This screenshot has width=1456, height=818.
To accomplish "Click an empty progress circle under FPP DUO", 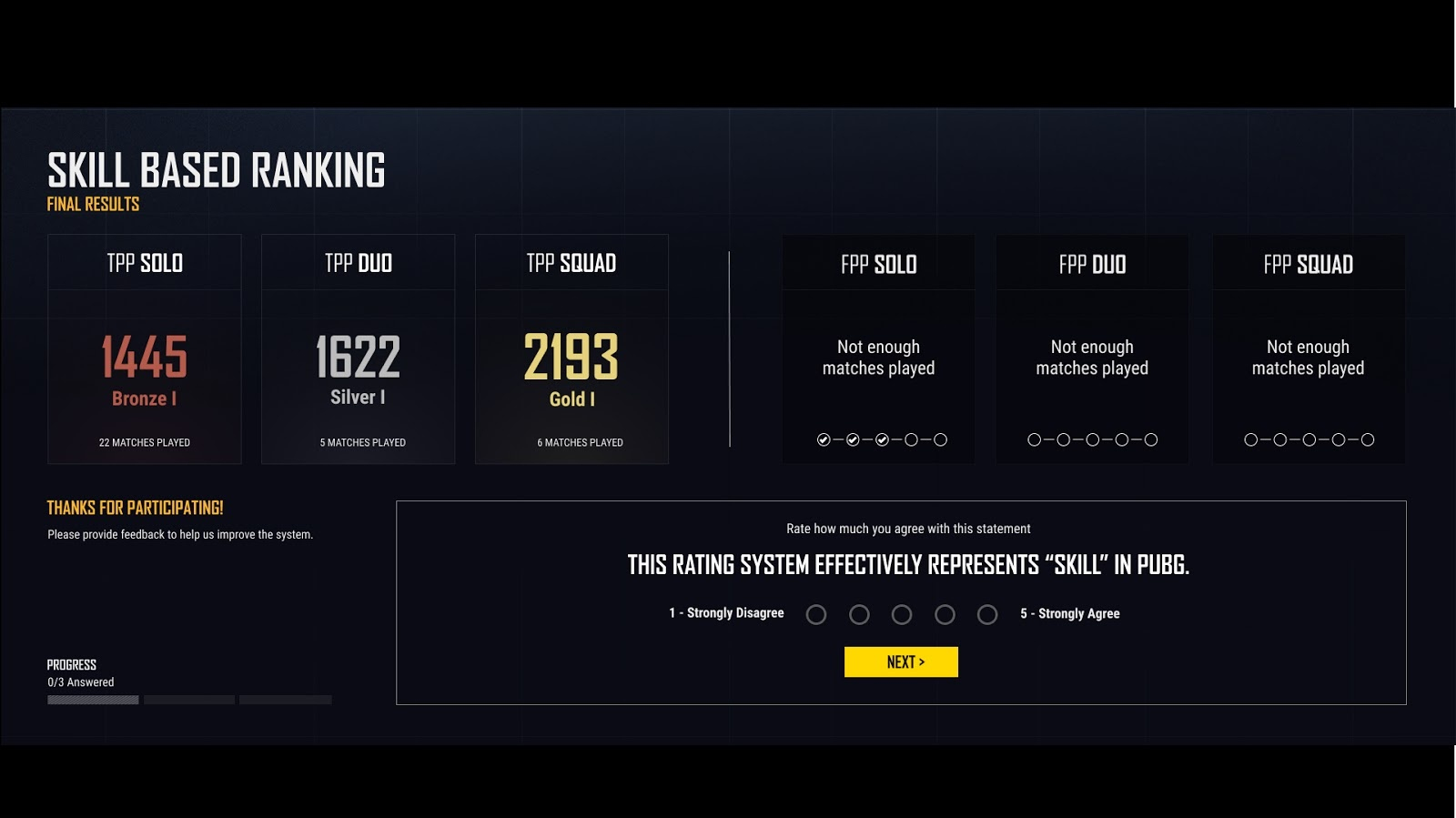I will tap(1032, 439).
